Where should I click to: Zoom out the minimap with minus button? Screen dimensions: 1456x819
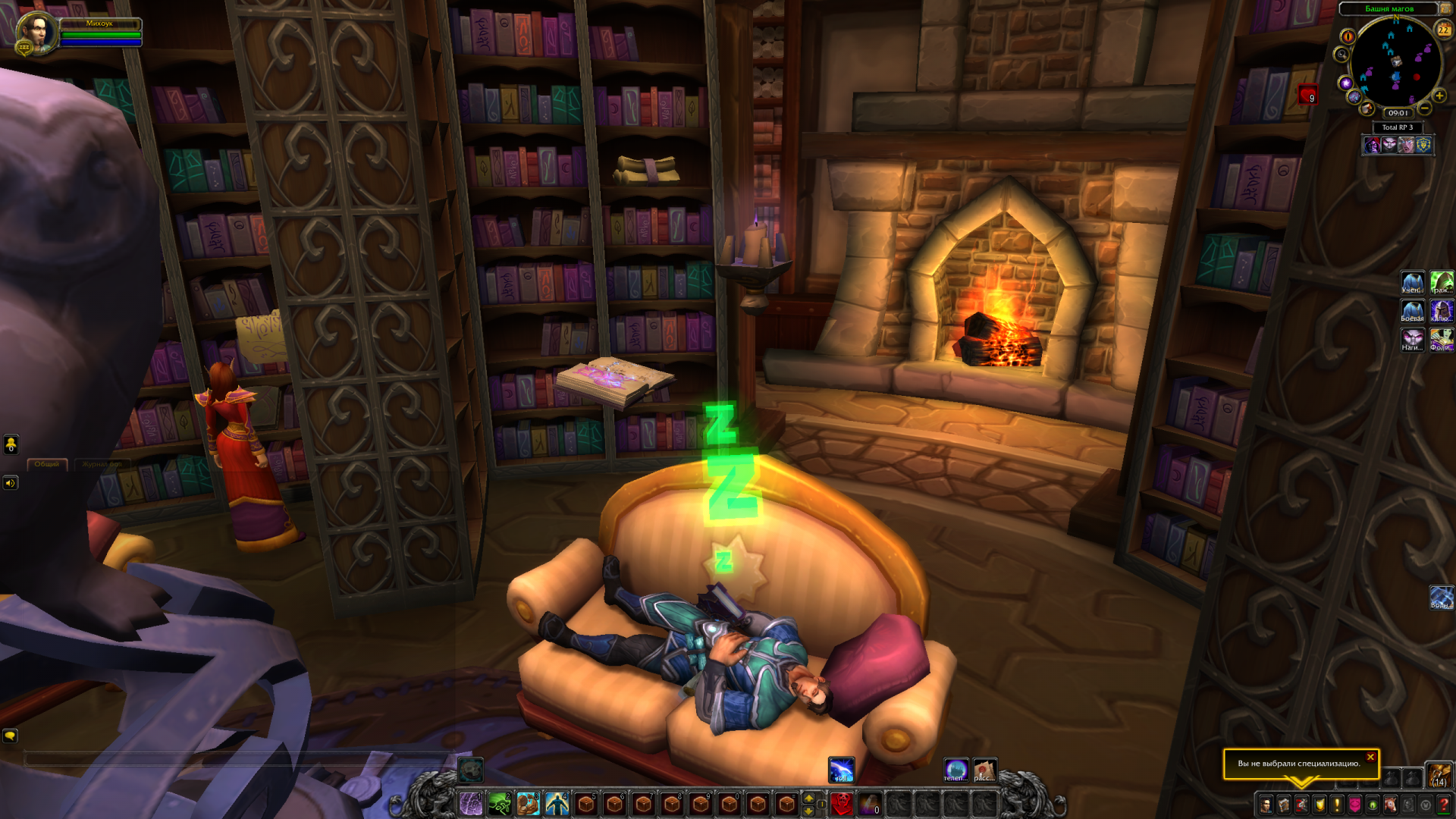coord(1426,109)
